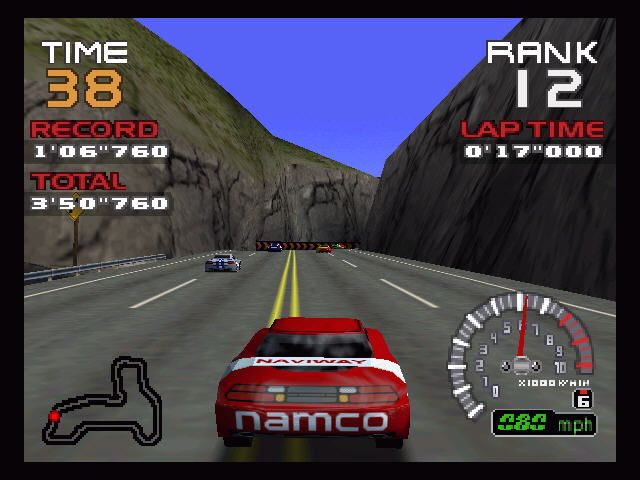Click the track layout minimap
Image resolution: width=640 pixels, height=480 pixels.
105,400
